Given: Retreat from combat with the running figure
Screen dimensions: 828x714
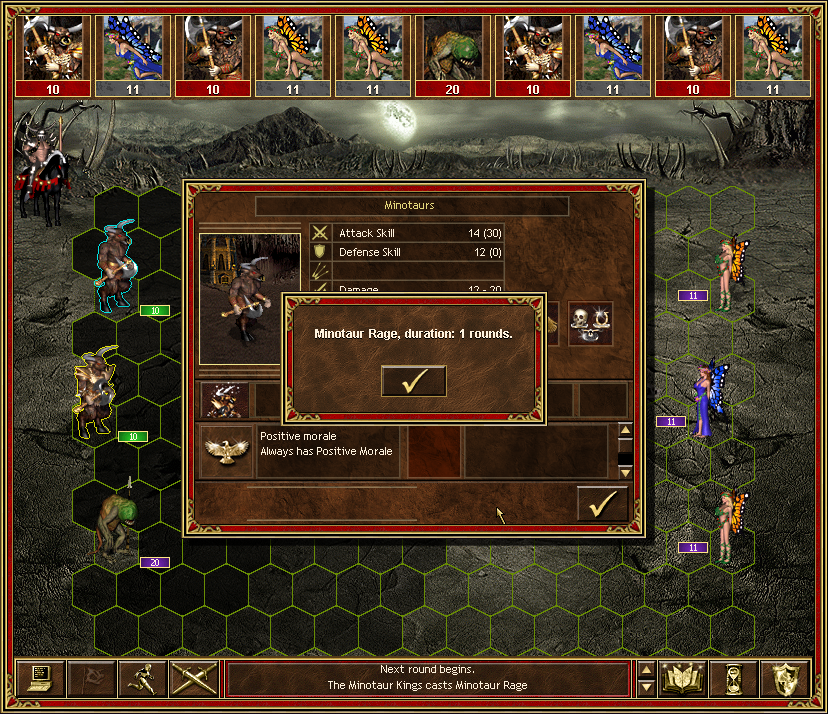Looking at the screenshot, I should [x=143, y=678].
